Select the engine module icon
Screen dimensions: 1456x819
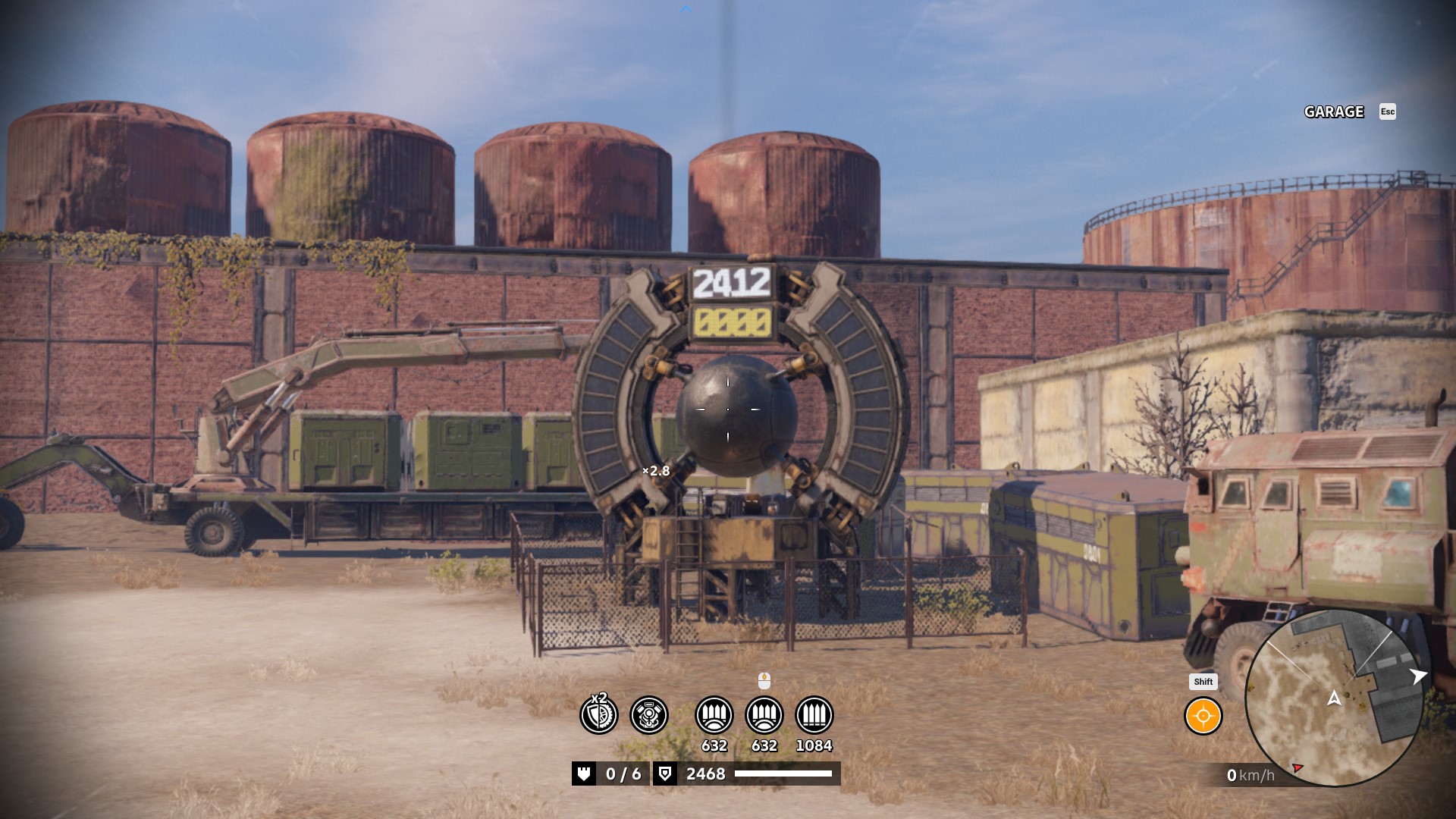coord(649,715)
